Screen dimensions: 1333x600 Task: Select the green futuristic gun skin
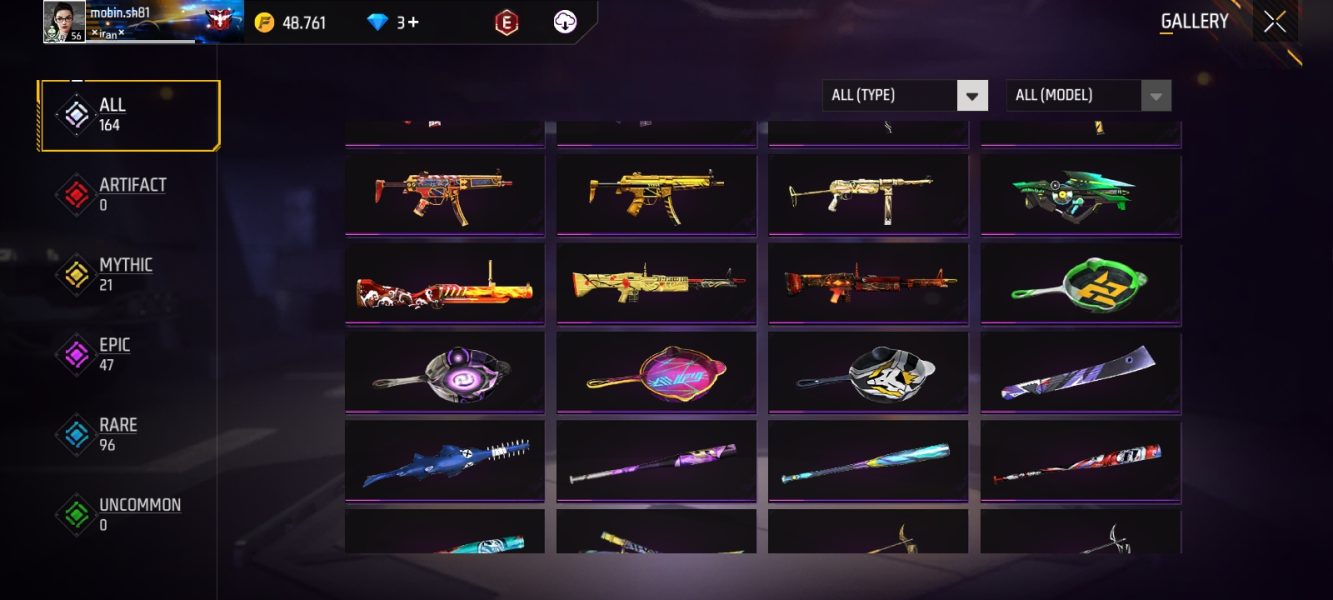pos(1080,196)
